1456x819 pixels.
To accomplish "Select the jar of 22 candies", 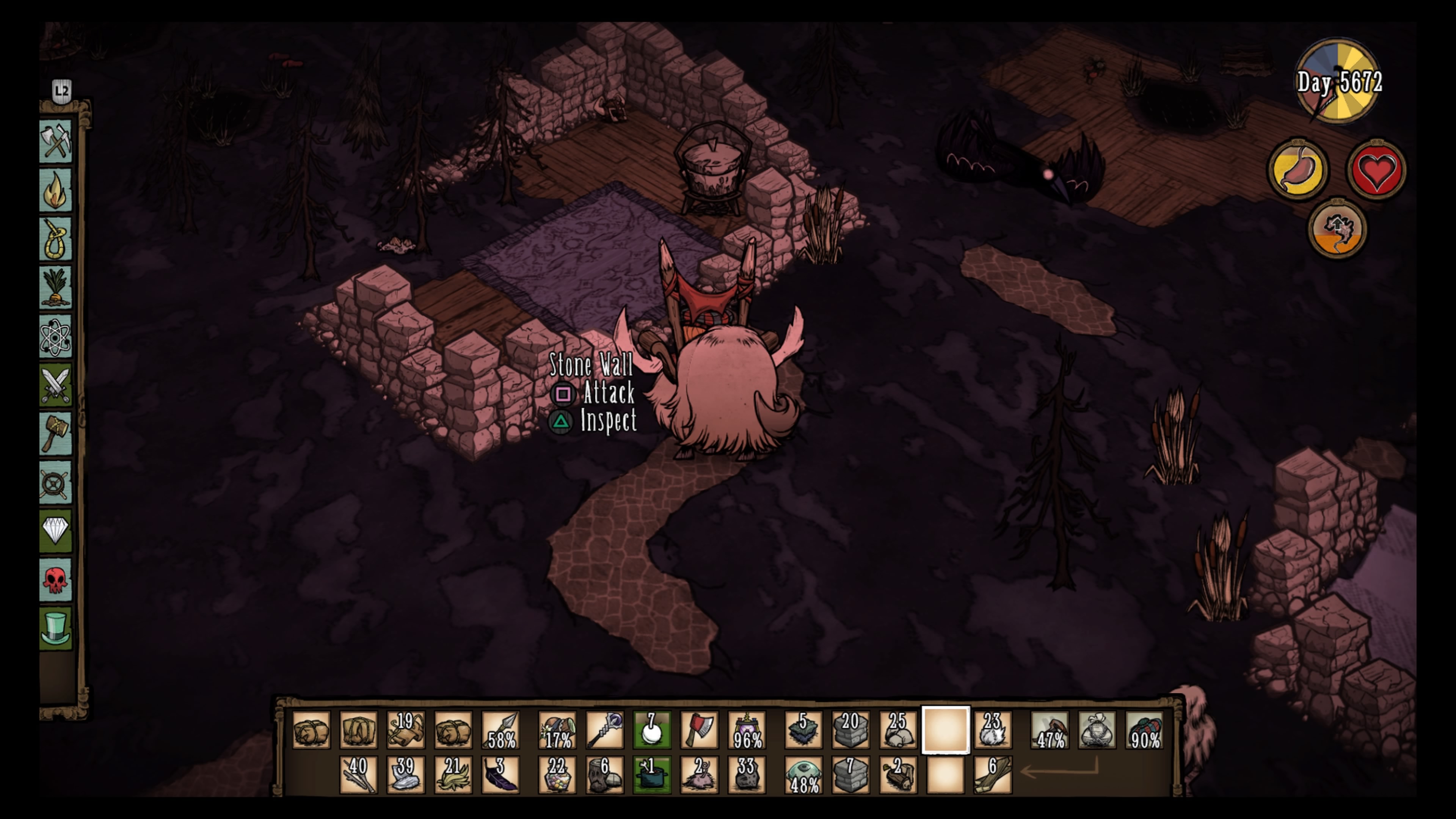I will click(557, 774).
